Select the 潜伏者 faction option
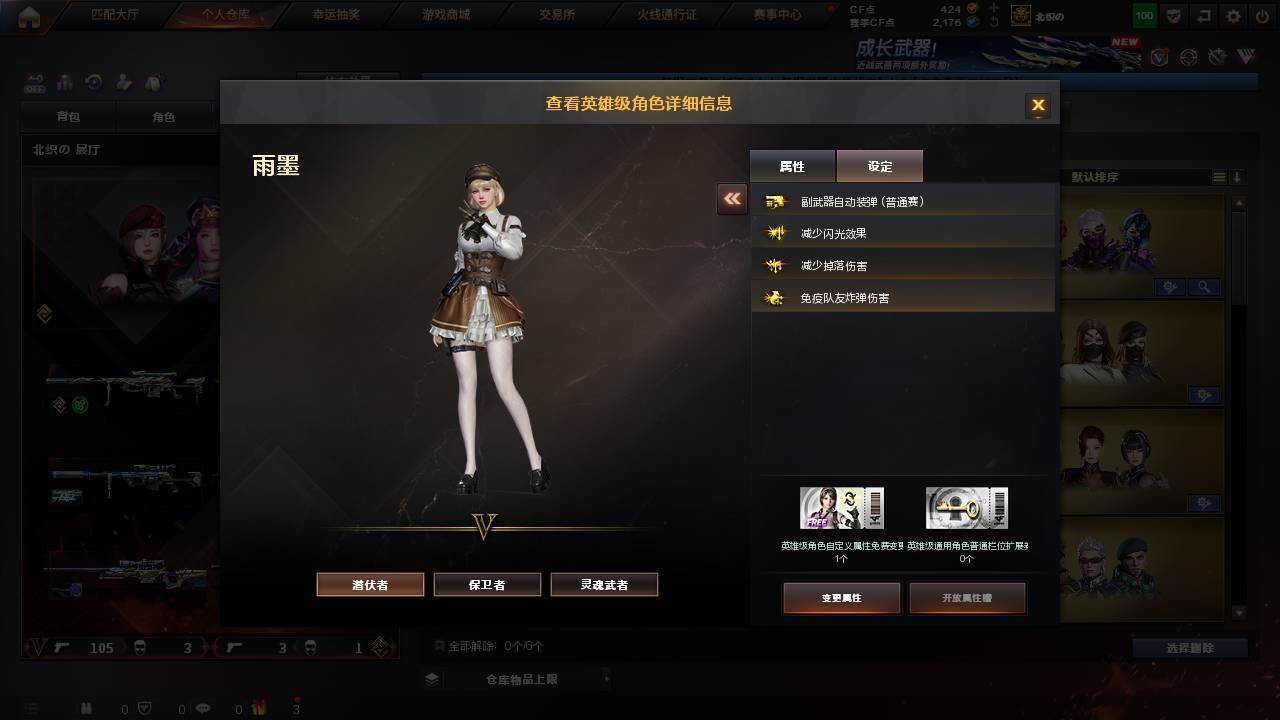 [x=370, y=584]
